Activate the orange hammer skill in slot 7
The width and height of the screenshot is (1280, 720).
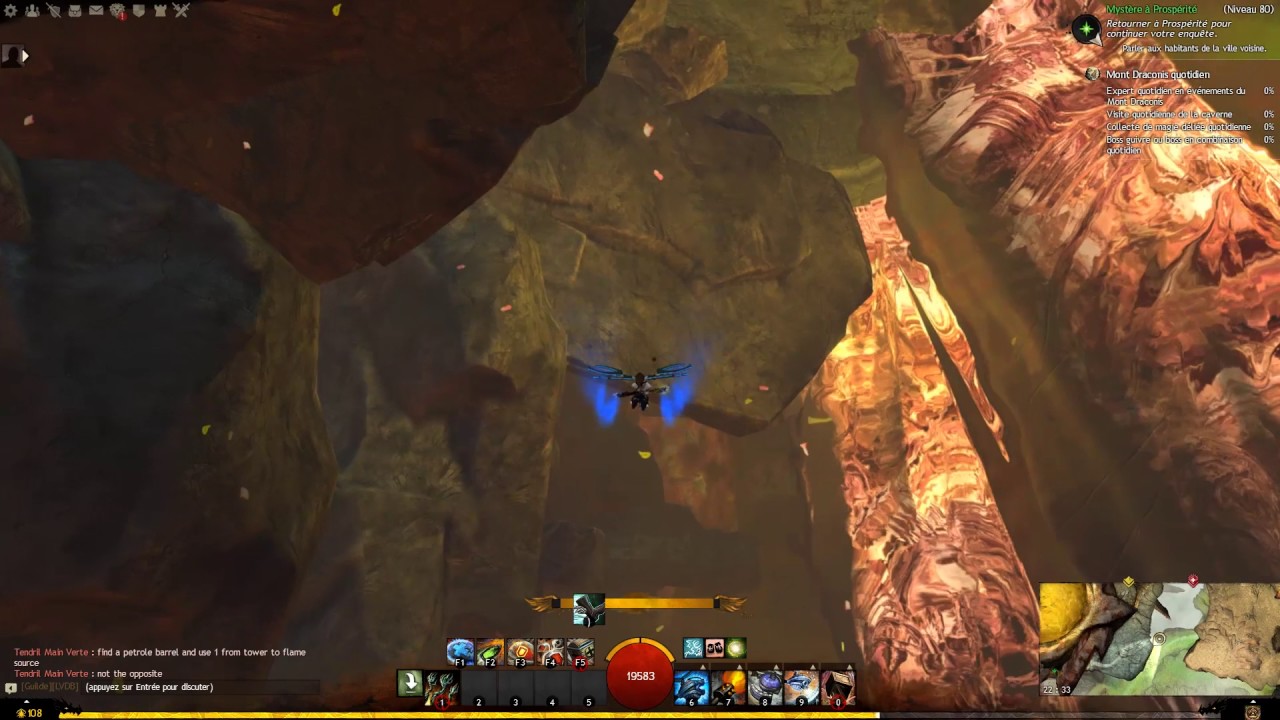point(729,685)
